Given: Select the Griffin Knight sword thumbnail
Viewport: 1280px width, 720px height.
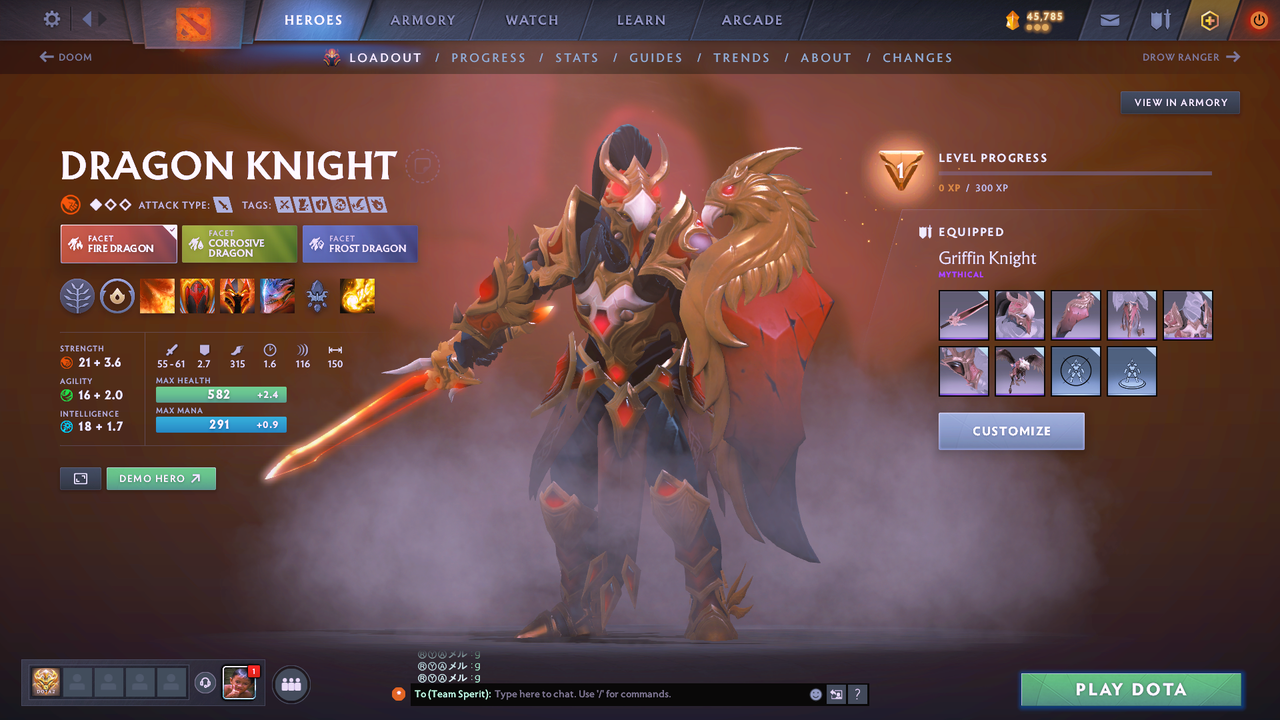Looking at the screenshot, I should [963, 315].
